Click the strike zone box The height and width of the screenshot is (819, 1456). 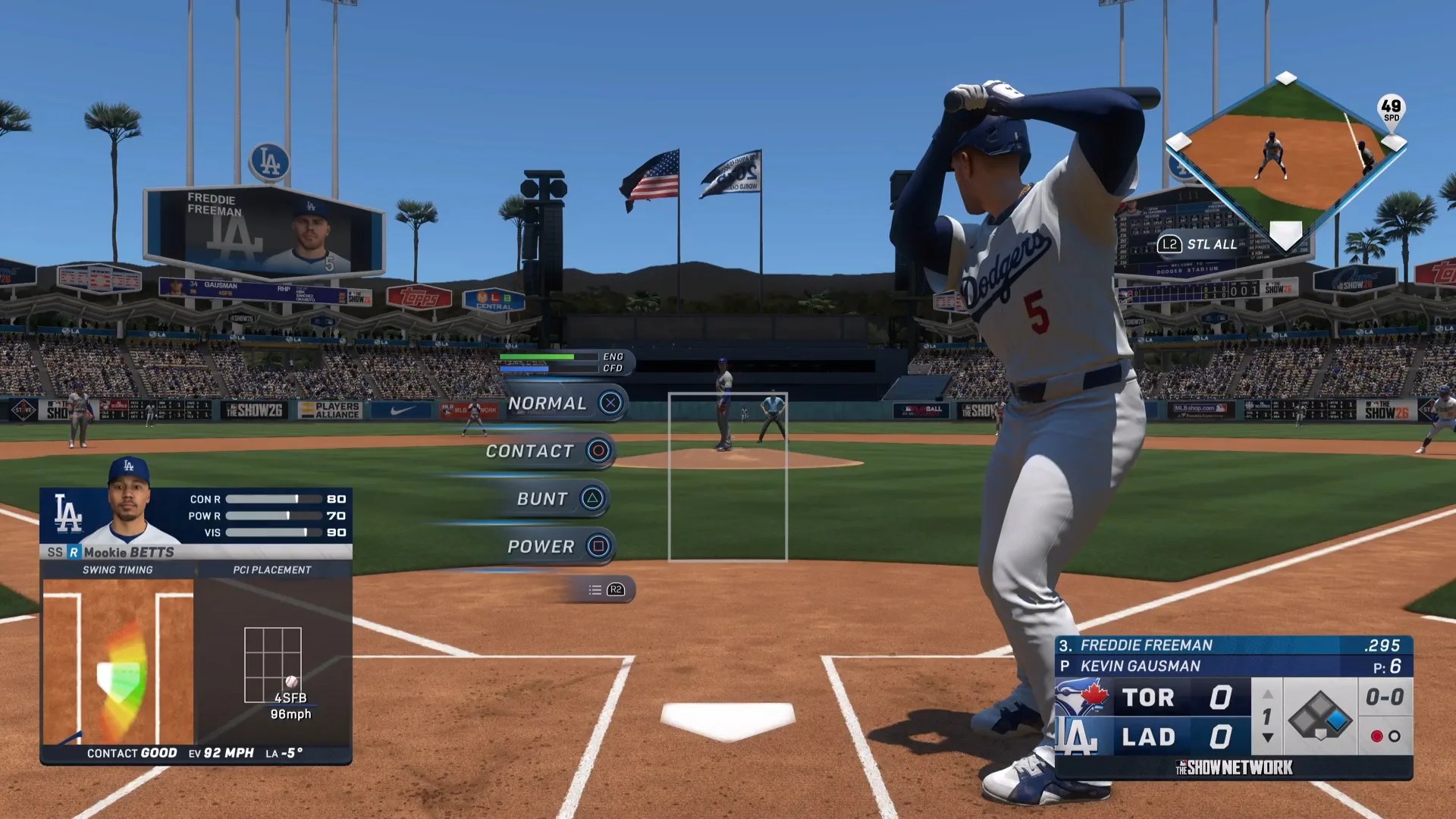(727, 477)
